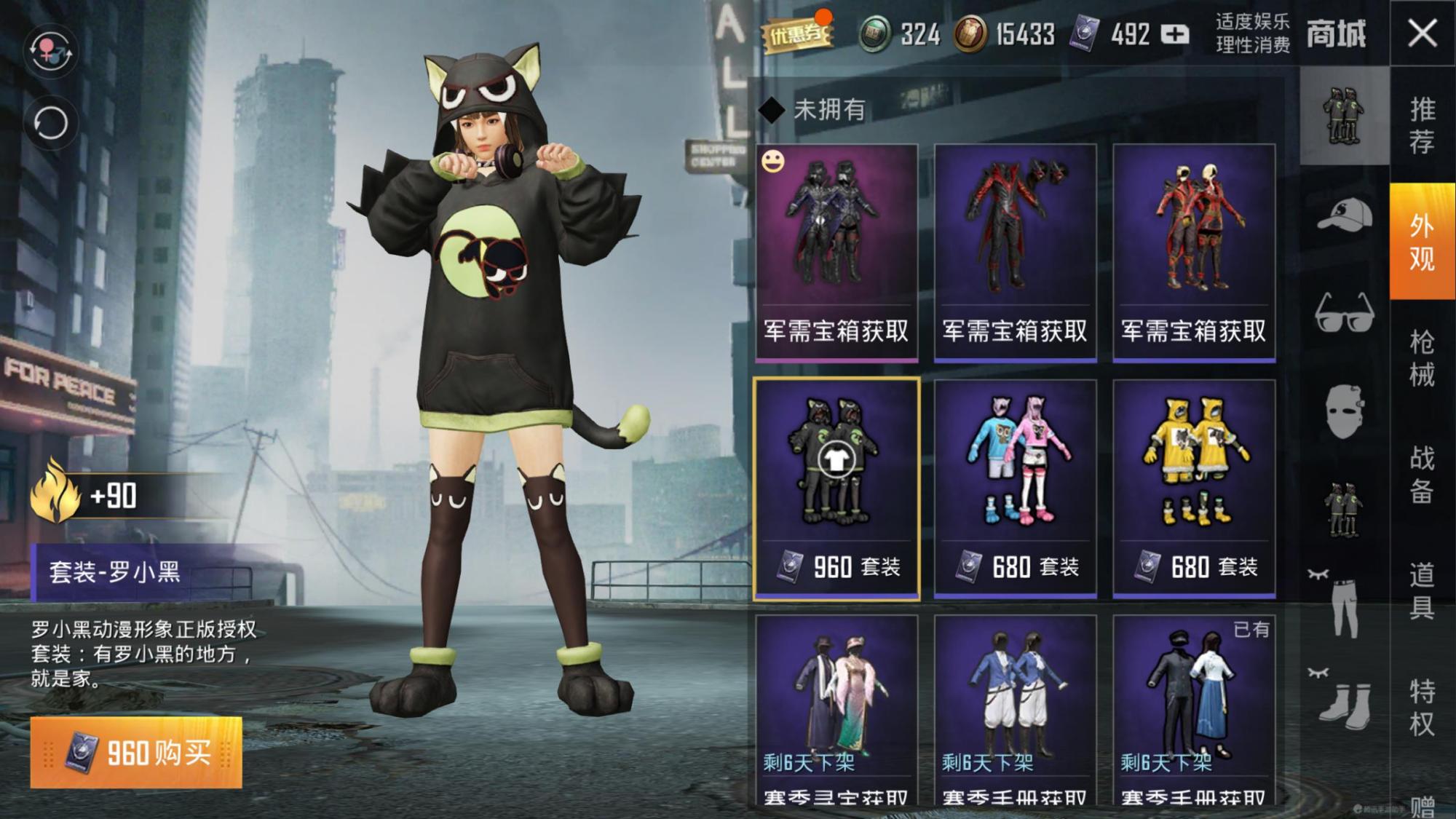
Task: Select the 特权 privileges tab
Action: pos(1422,706)
